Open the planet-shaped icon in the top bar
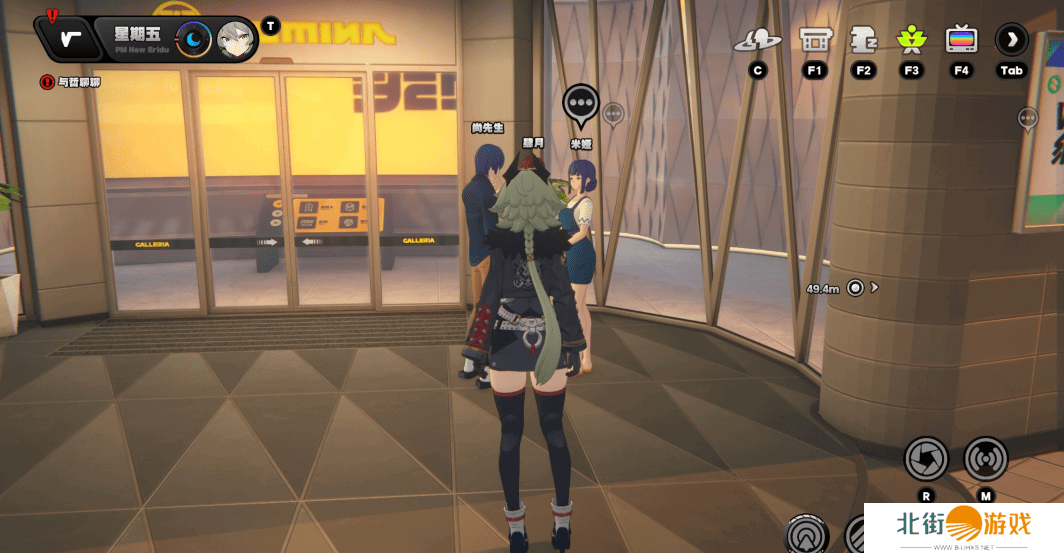 758,40
